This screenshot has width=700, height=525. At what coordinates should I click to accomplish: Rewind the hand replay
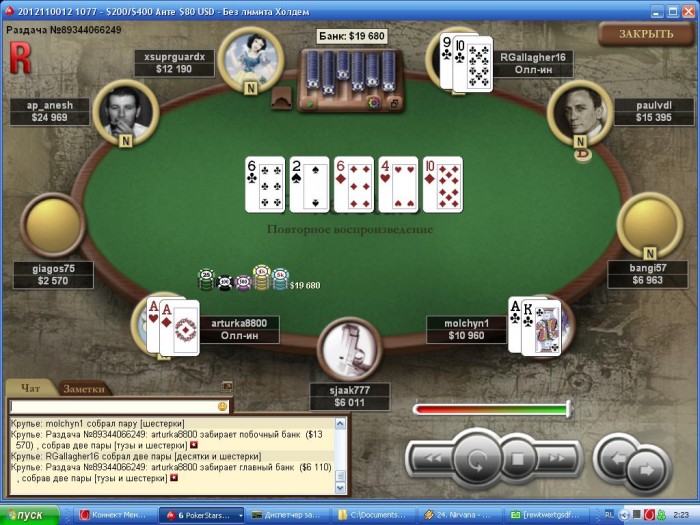[x=429, y=459]
